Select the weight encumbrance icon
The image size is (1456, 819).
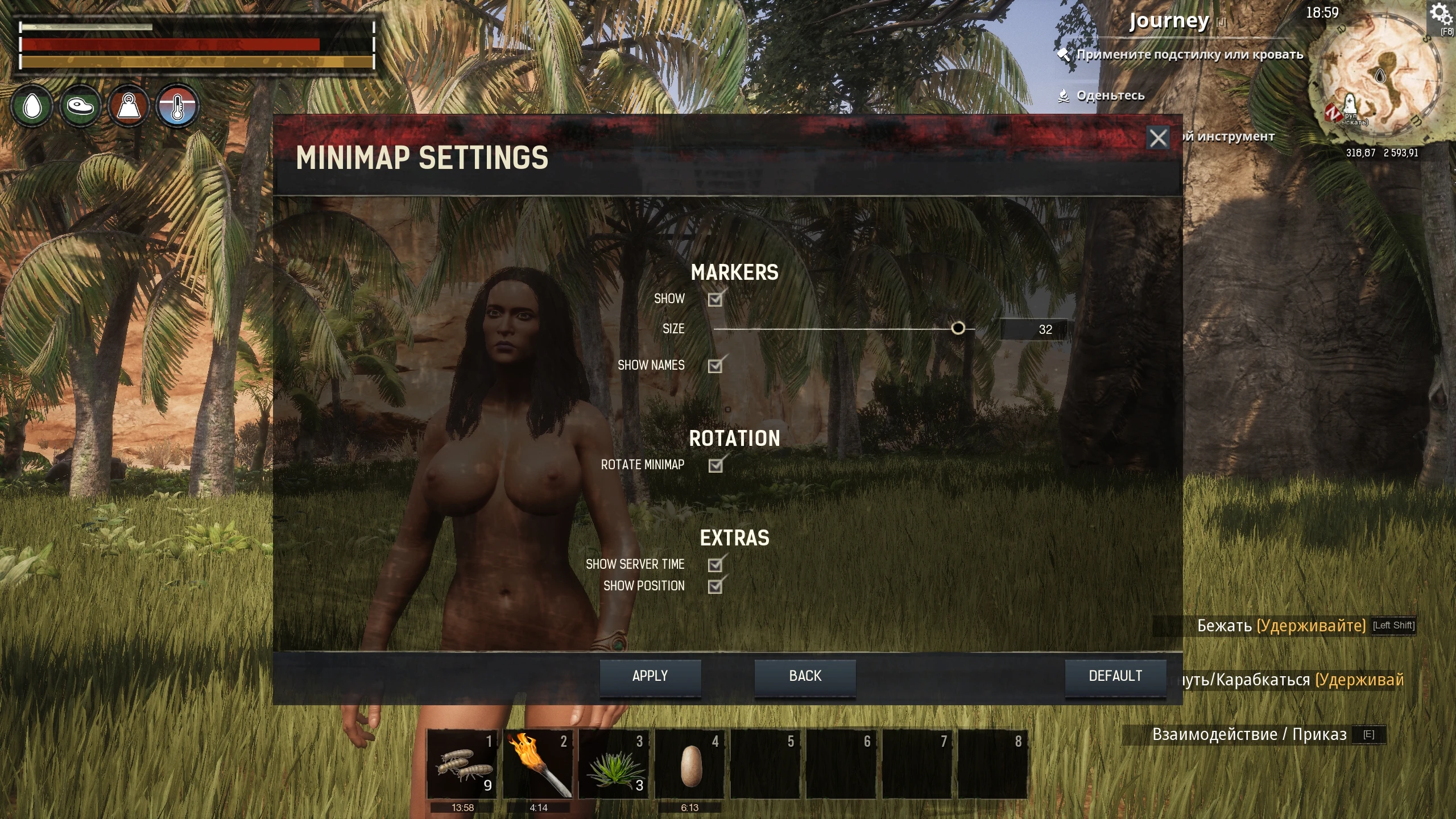pos(128,105)
